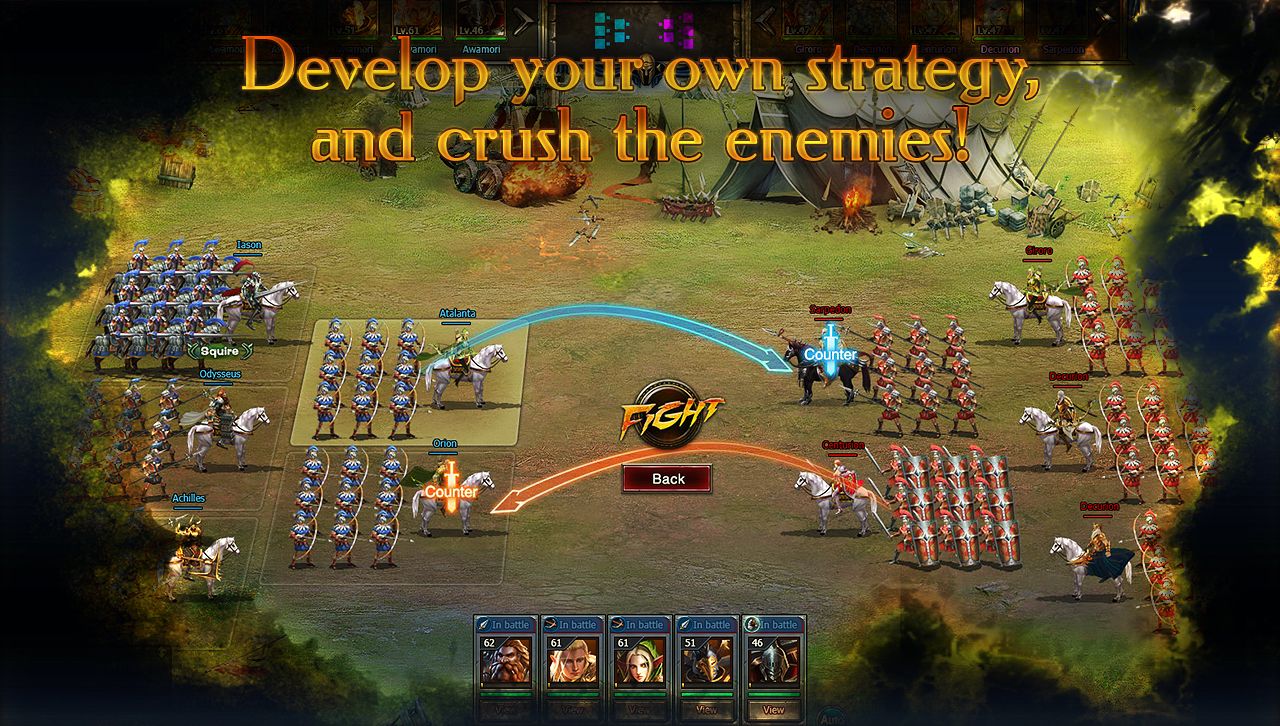Toggle the In battle banner on the level 62 card
1280x726 pixels.
click(510, 624)
